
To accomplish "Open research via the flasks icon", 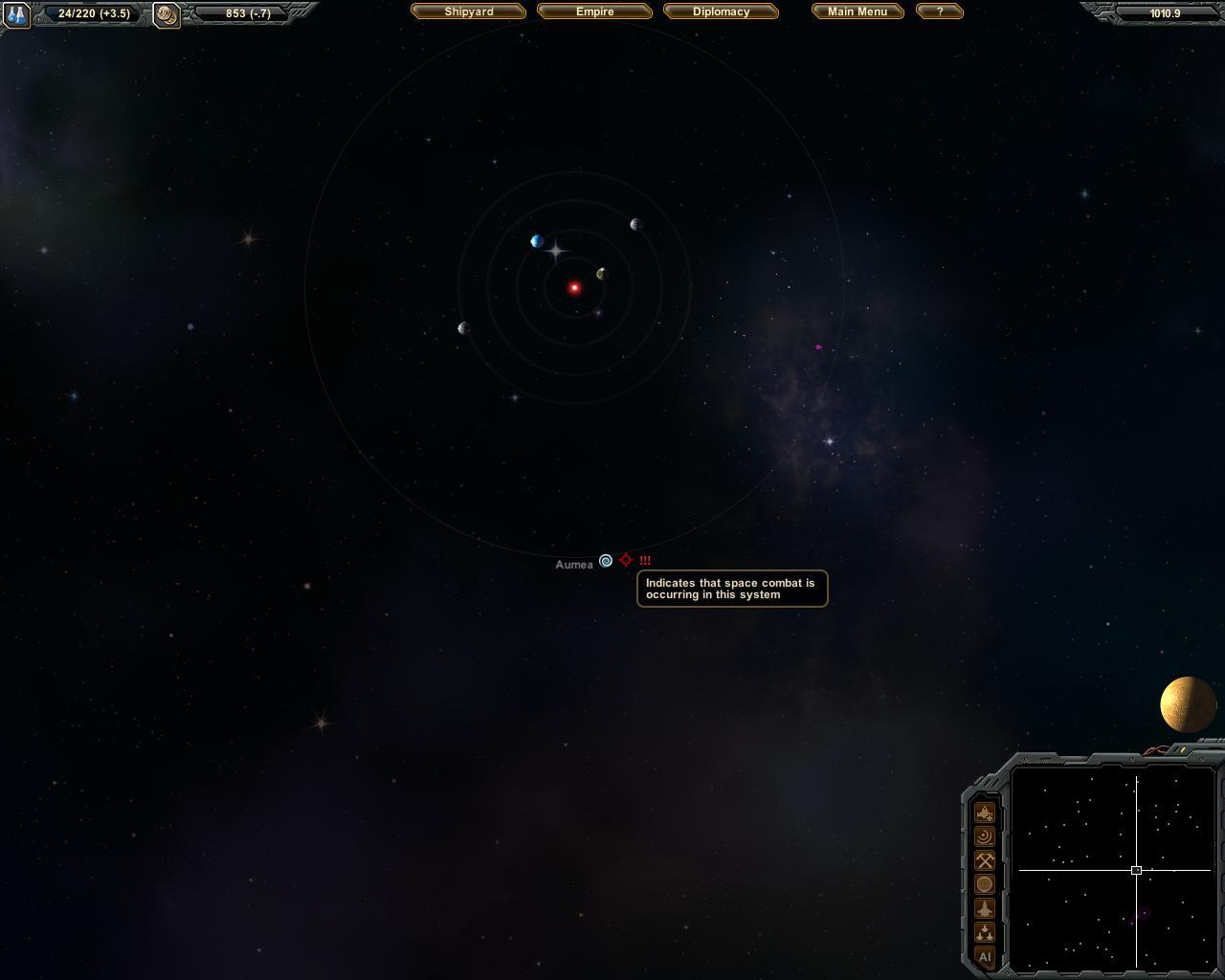I will click(x=16, y=14).
